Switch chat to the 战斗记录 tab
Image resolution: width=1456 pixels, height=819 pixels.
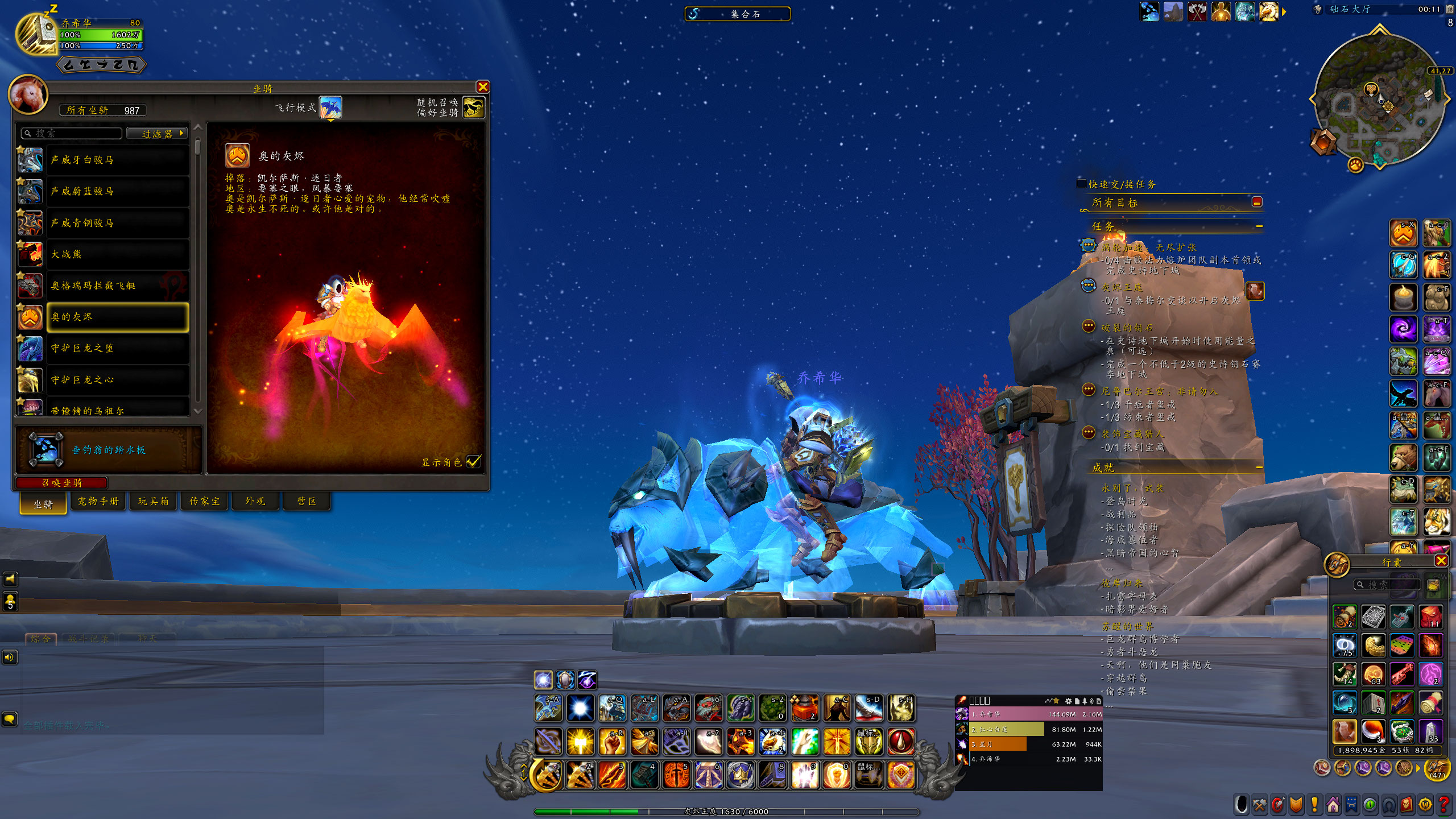(88, 639)
